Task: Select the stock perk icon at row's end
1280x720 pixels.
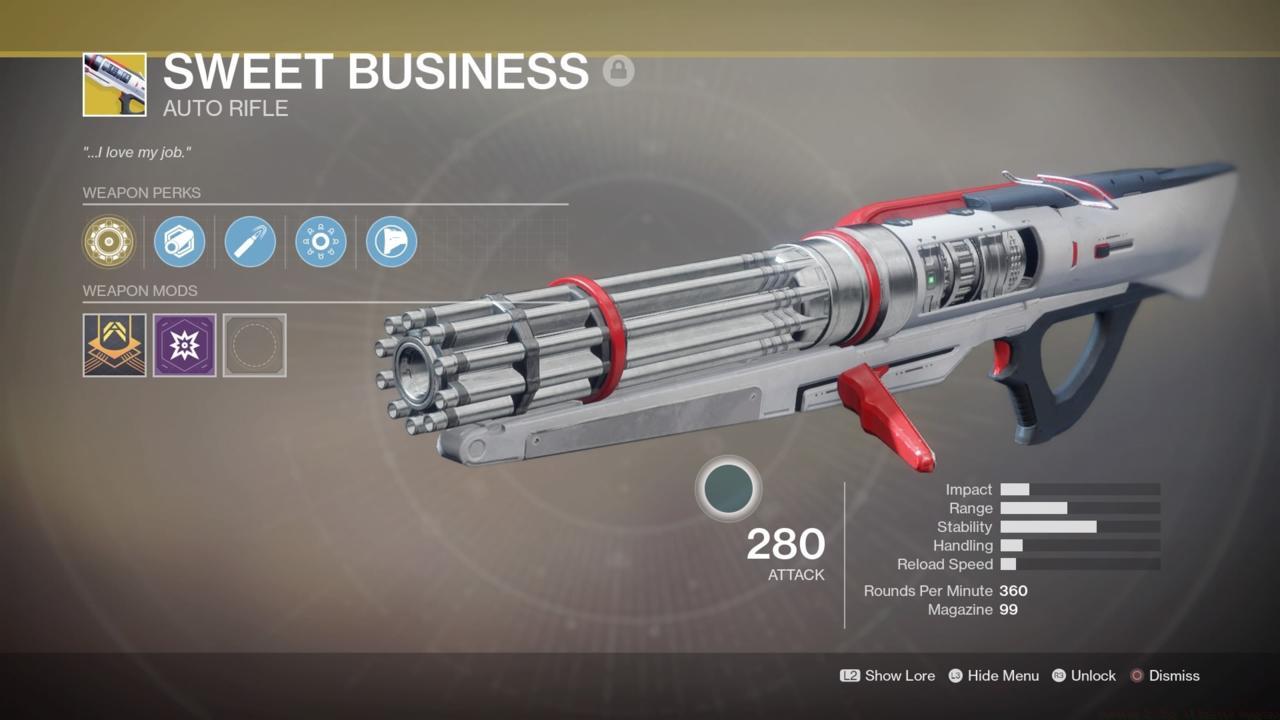Action: point(390,242)
